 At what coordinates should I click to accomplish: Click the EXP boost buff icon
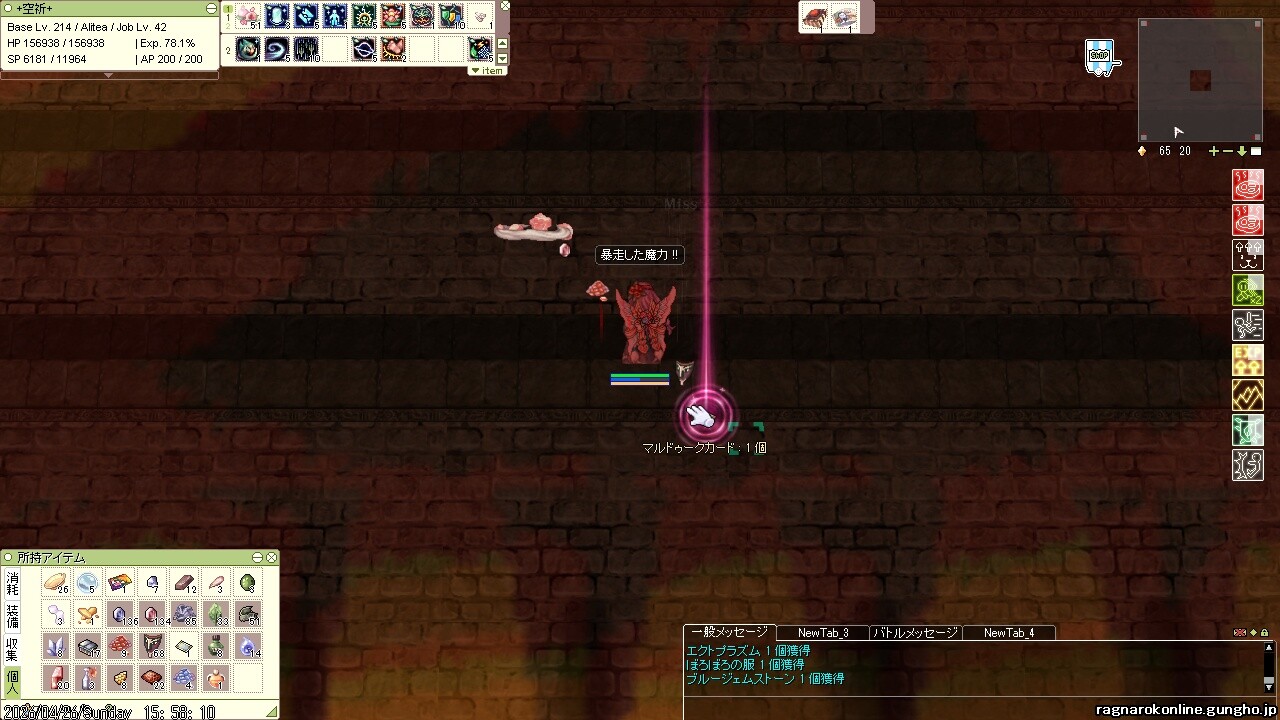(x=1248, y=360)
